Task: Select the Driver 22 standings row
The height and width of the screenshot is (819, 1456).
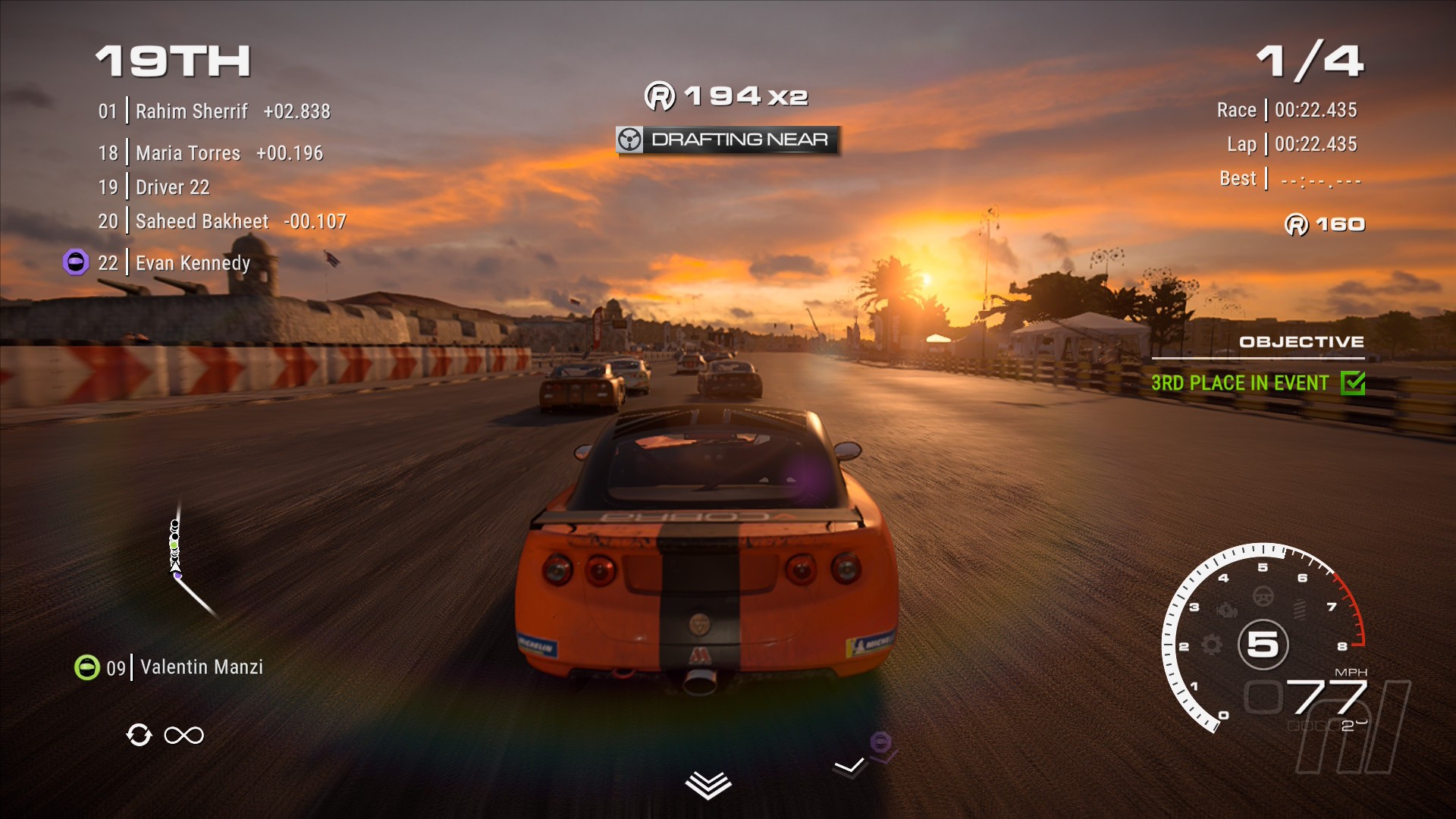Action: coord(172,187)
